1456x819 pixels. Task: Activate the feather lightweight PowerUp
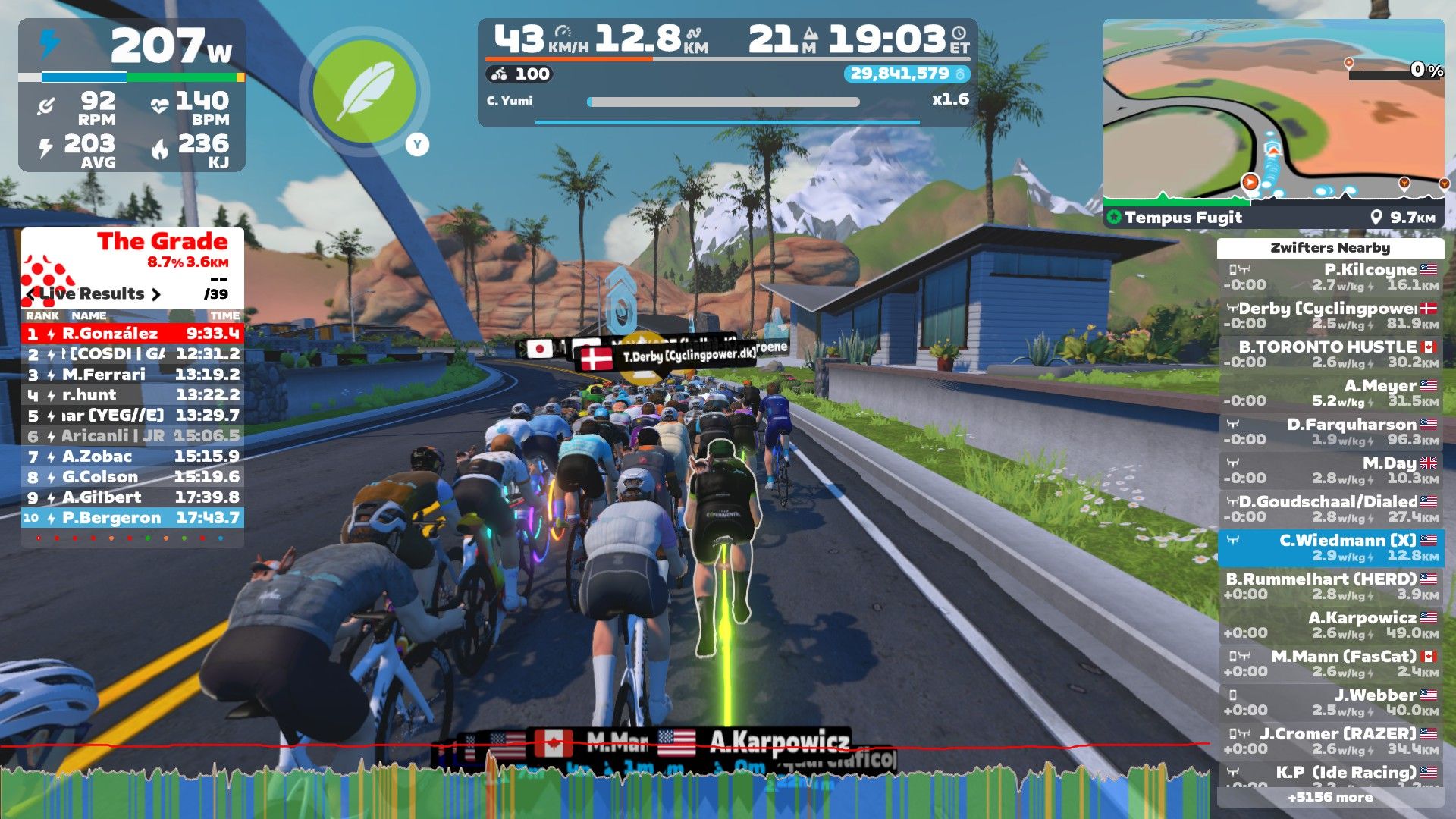[x=365, y=91]
